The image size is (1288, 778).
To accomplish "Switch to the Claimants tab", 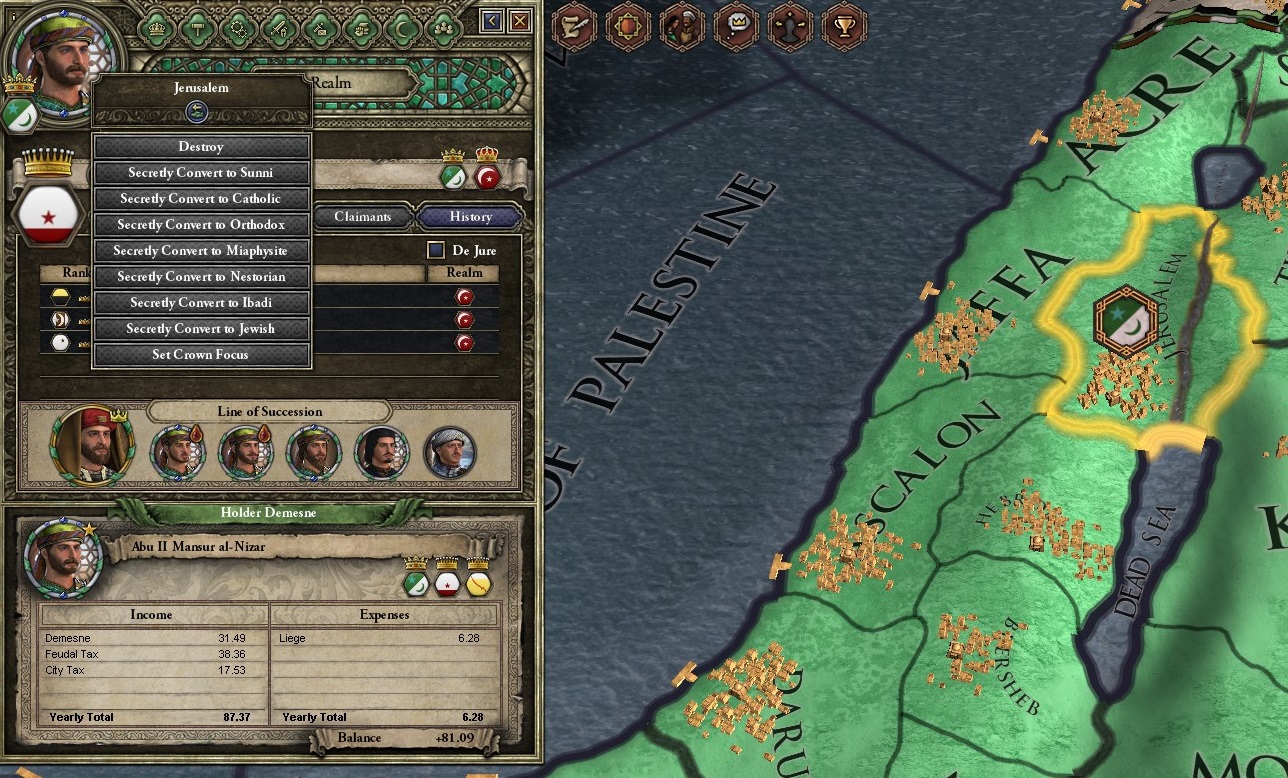I will 362,217.
